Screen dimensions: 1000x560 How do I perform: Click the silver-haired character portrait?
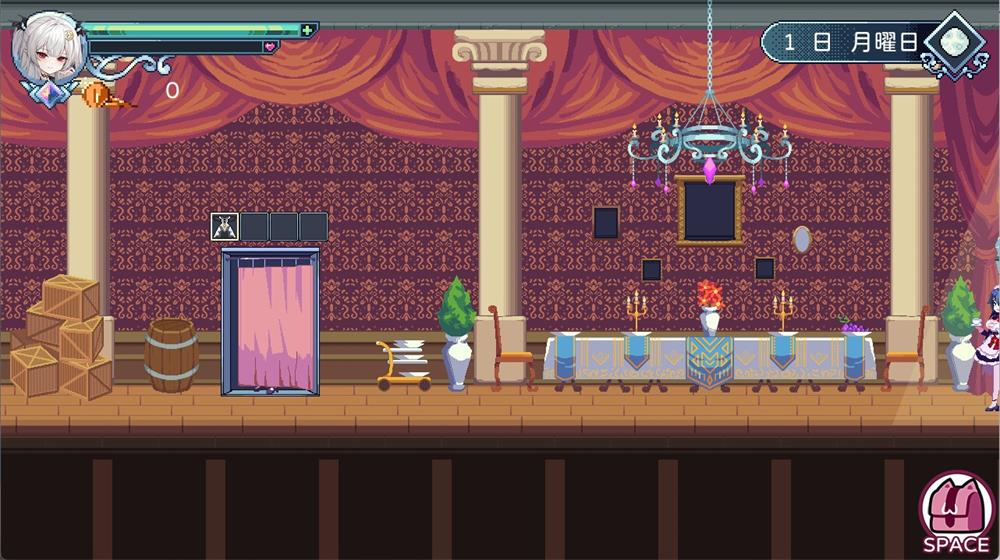click(x=47, y=47)
